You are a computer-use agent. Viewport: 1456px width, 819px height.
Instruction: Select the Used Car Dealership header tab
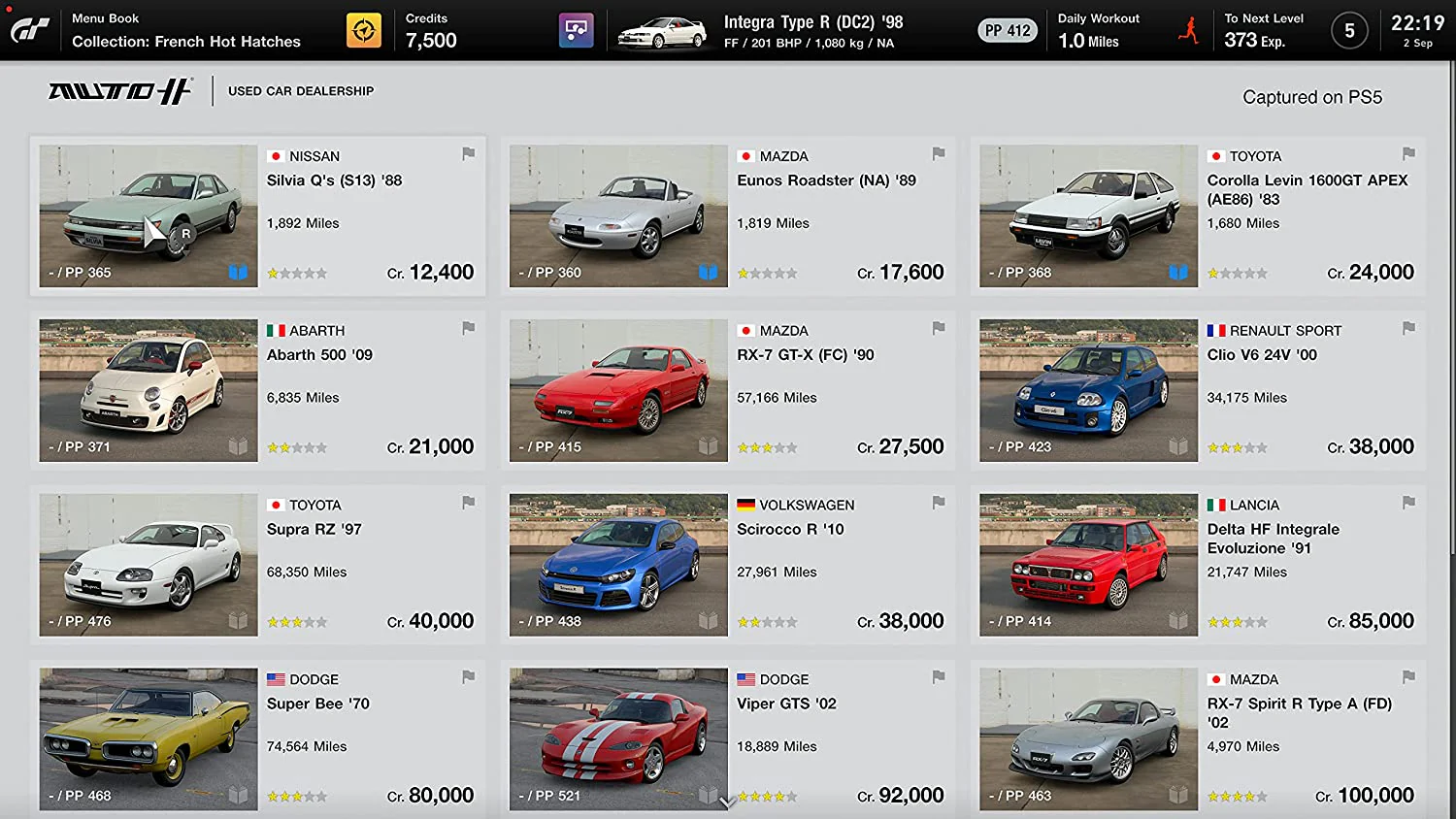[x=301, y=90]
